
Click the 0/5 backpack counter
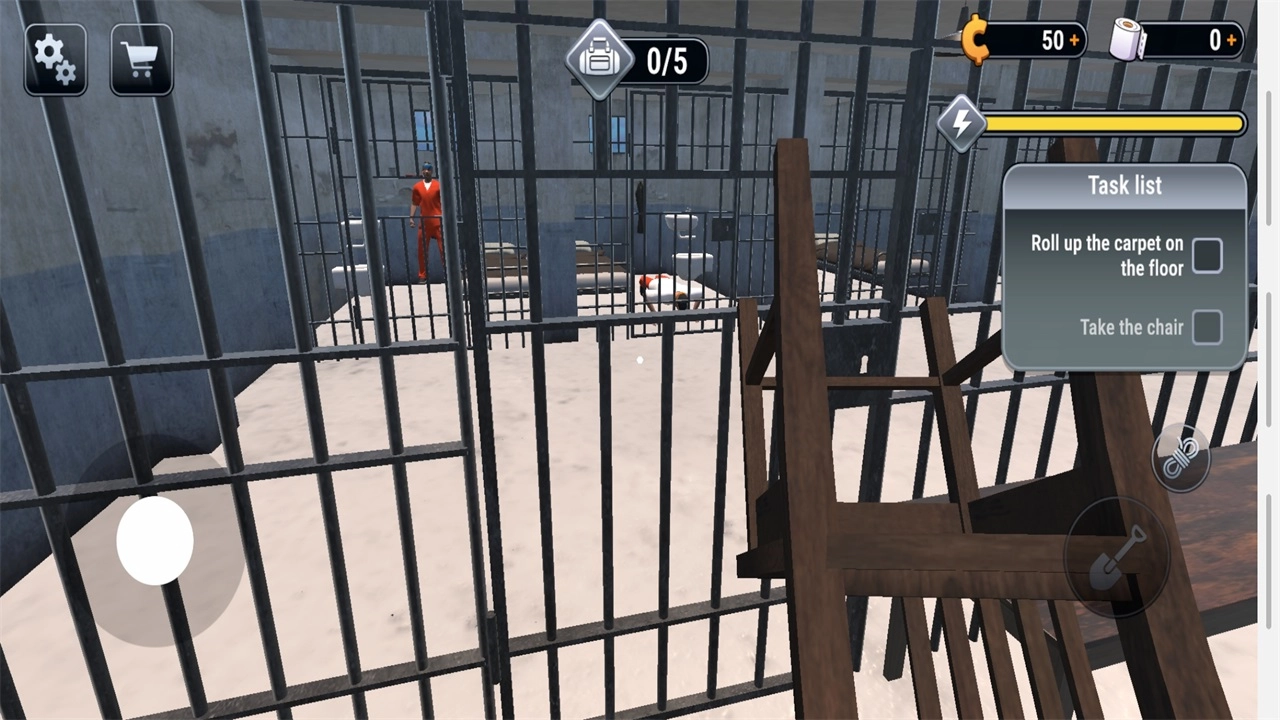(668, 60)
